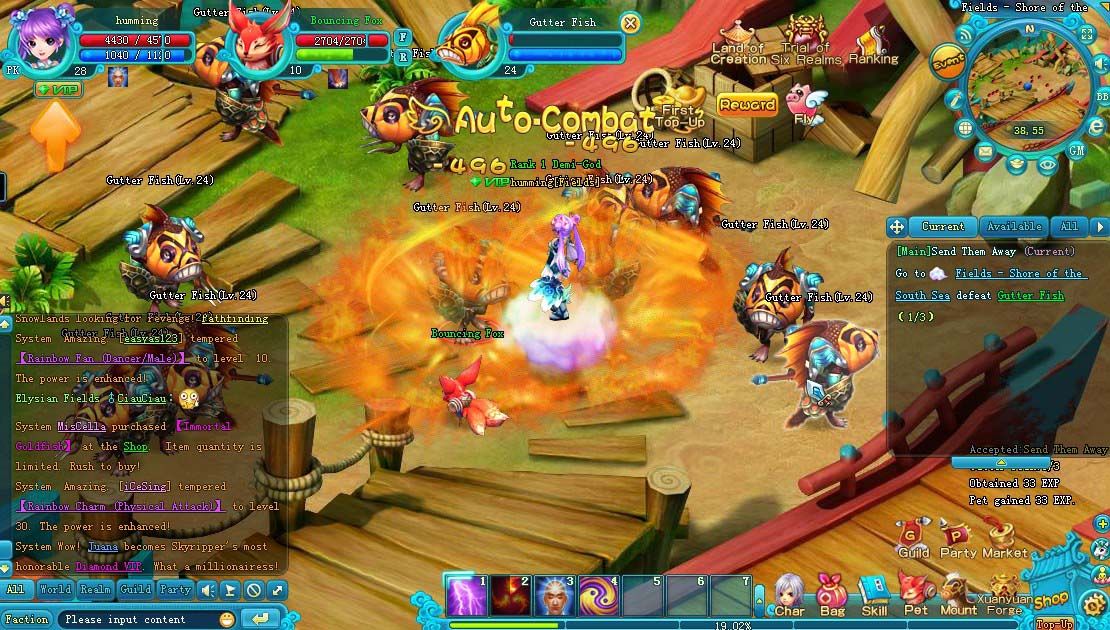Open the Ranking board
The height and width of the screenshot is (630, 1110).
[x=874, y=45]
